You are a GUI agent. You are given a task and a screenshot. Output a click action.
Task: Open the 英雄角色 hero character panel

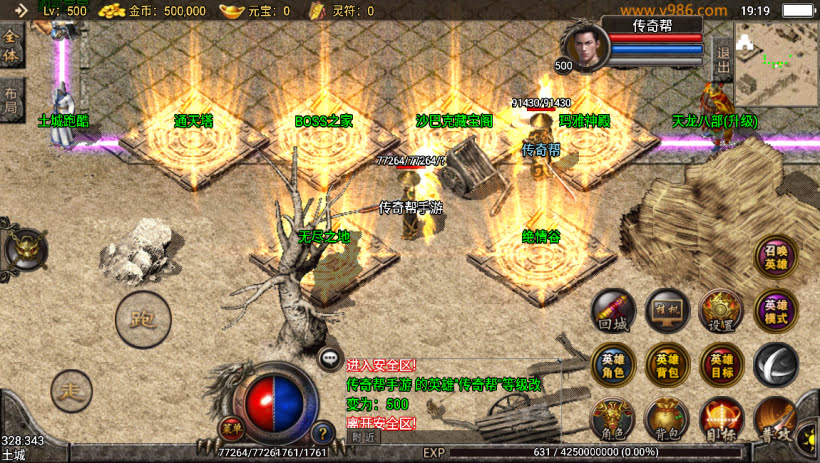pyautogui.click(x=612, y=365)
